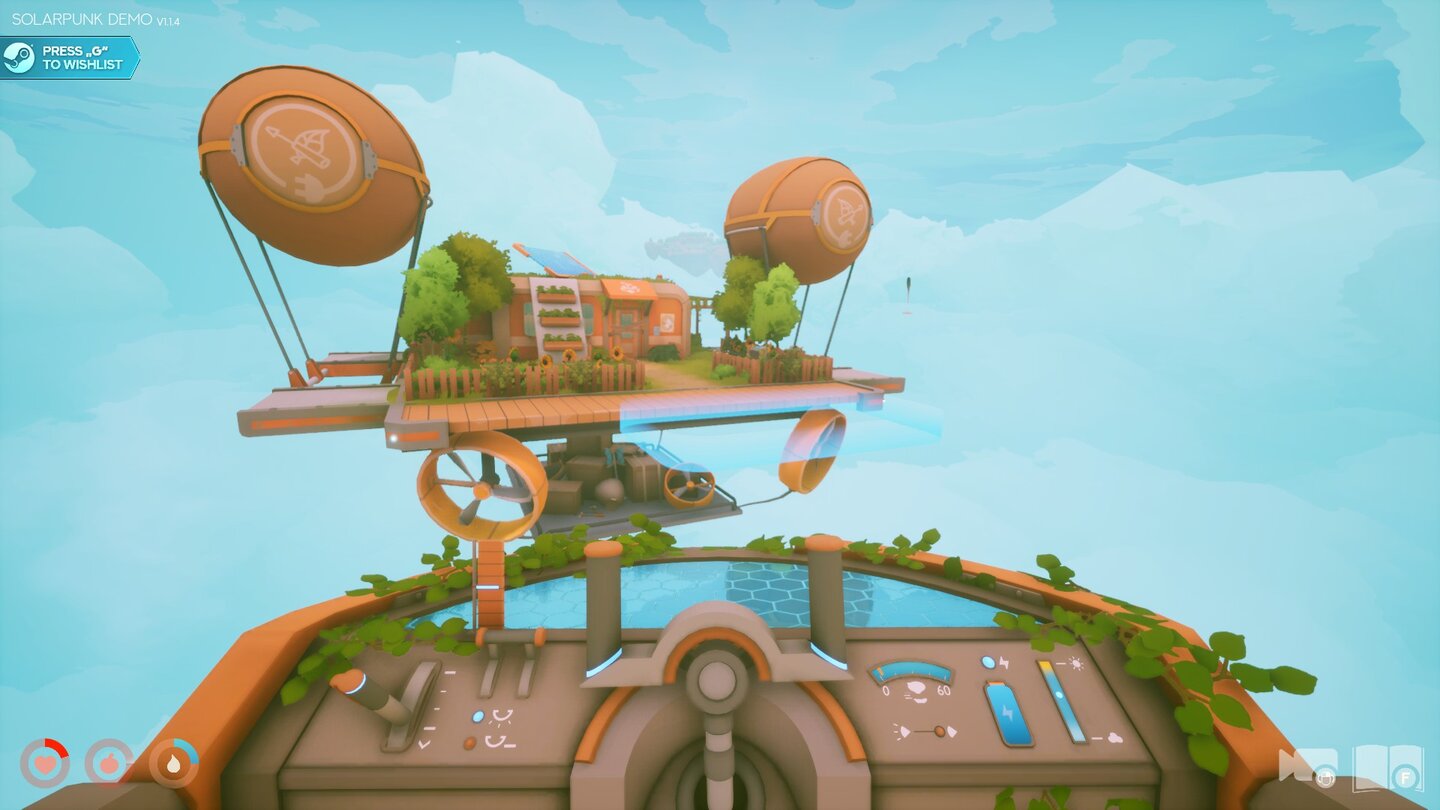Select the water droplet thirst indicator

point(173,763)
